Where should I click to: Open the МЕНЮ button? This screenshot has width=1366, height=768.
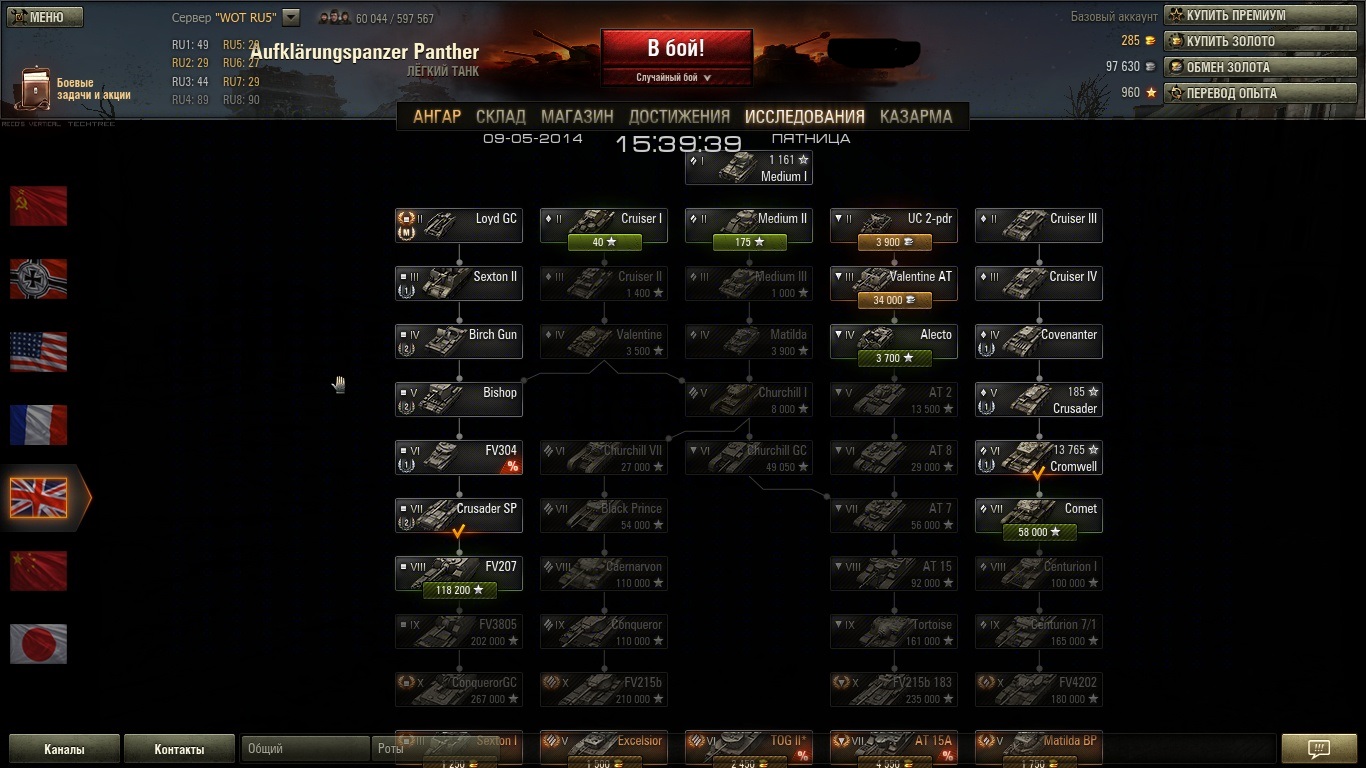[44, 17]
